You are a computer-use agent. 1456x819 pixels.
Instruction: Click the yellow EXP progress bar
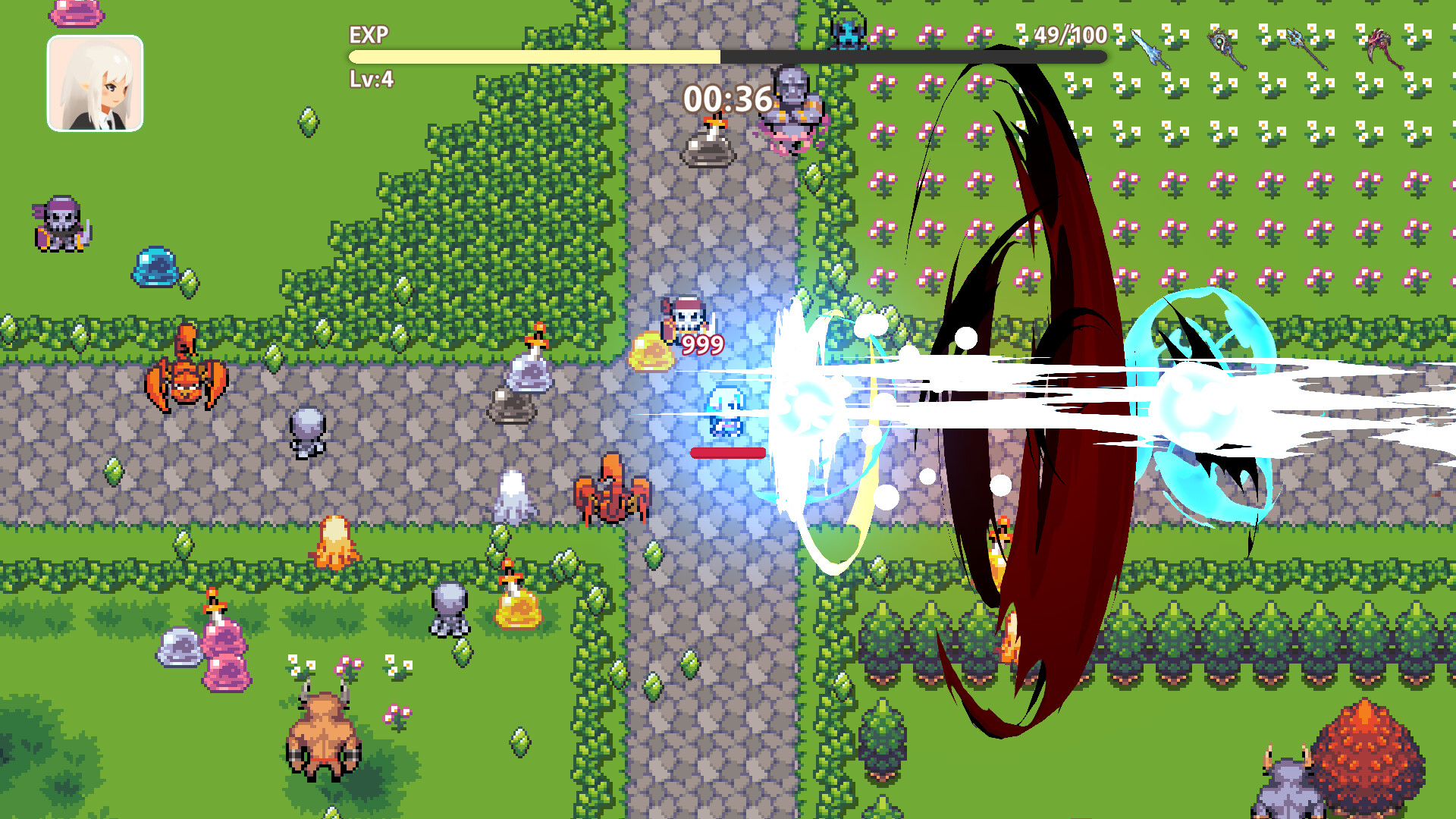pos(531,55)
